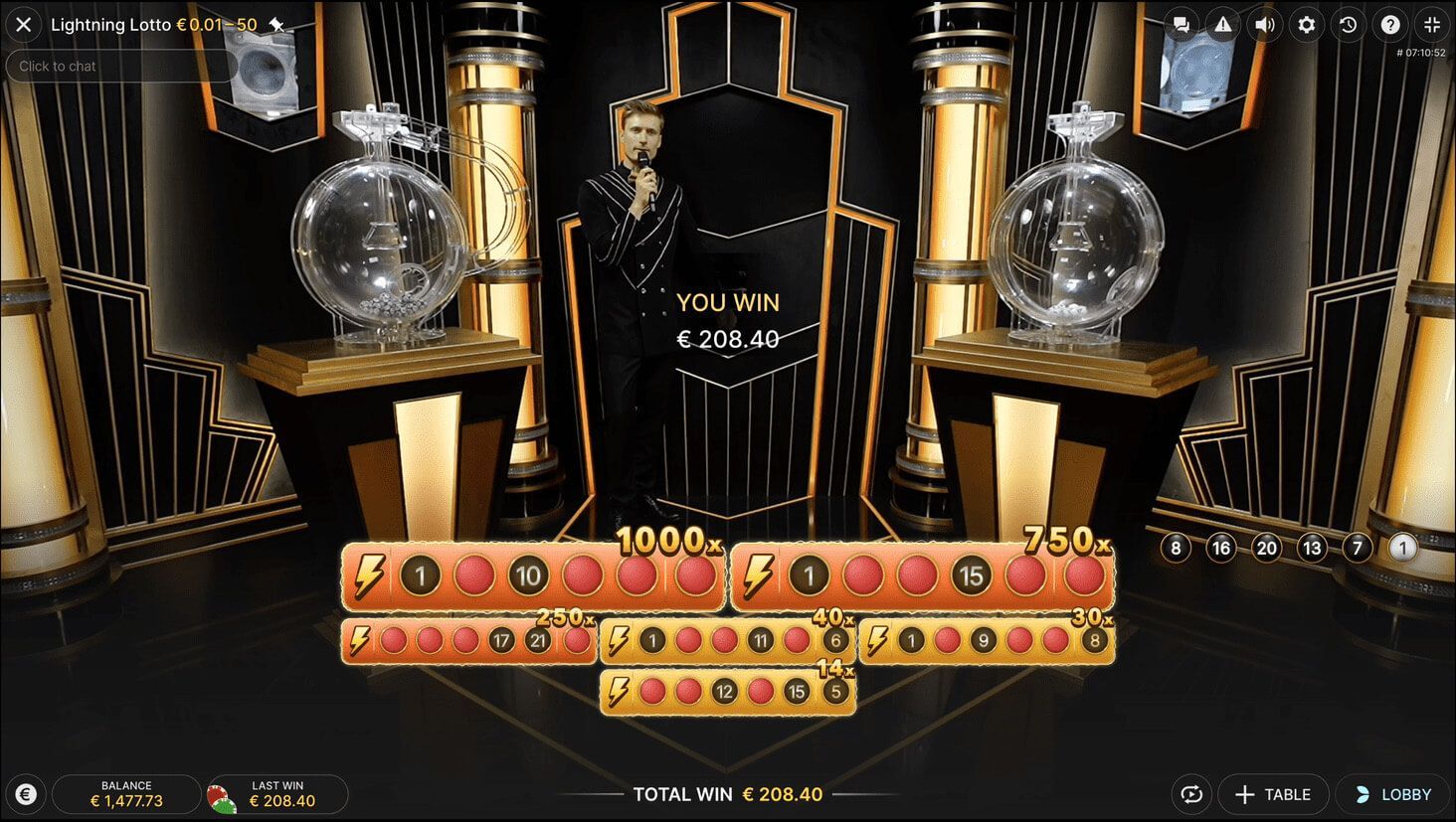Image resolution: width=1456 pixels, height=822 pixels.
Task: Open help using the question mark icon
Action: [1389, 25]
